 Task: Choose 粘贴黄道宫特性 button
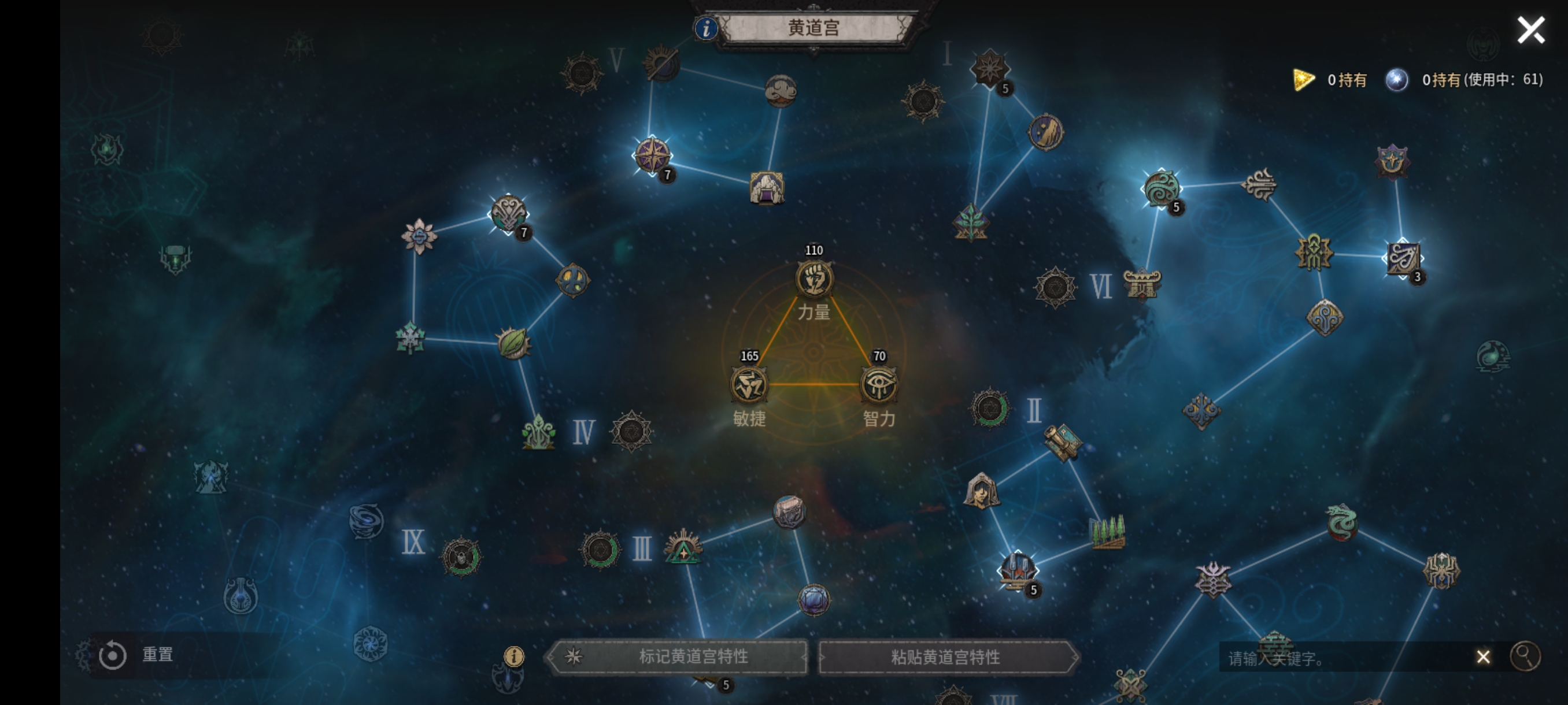pos(946,657)
